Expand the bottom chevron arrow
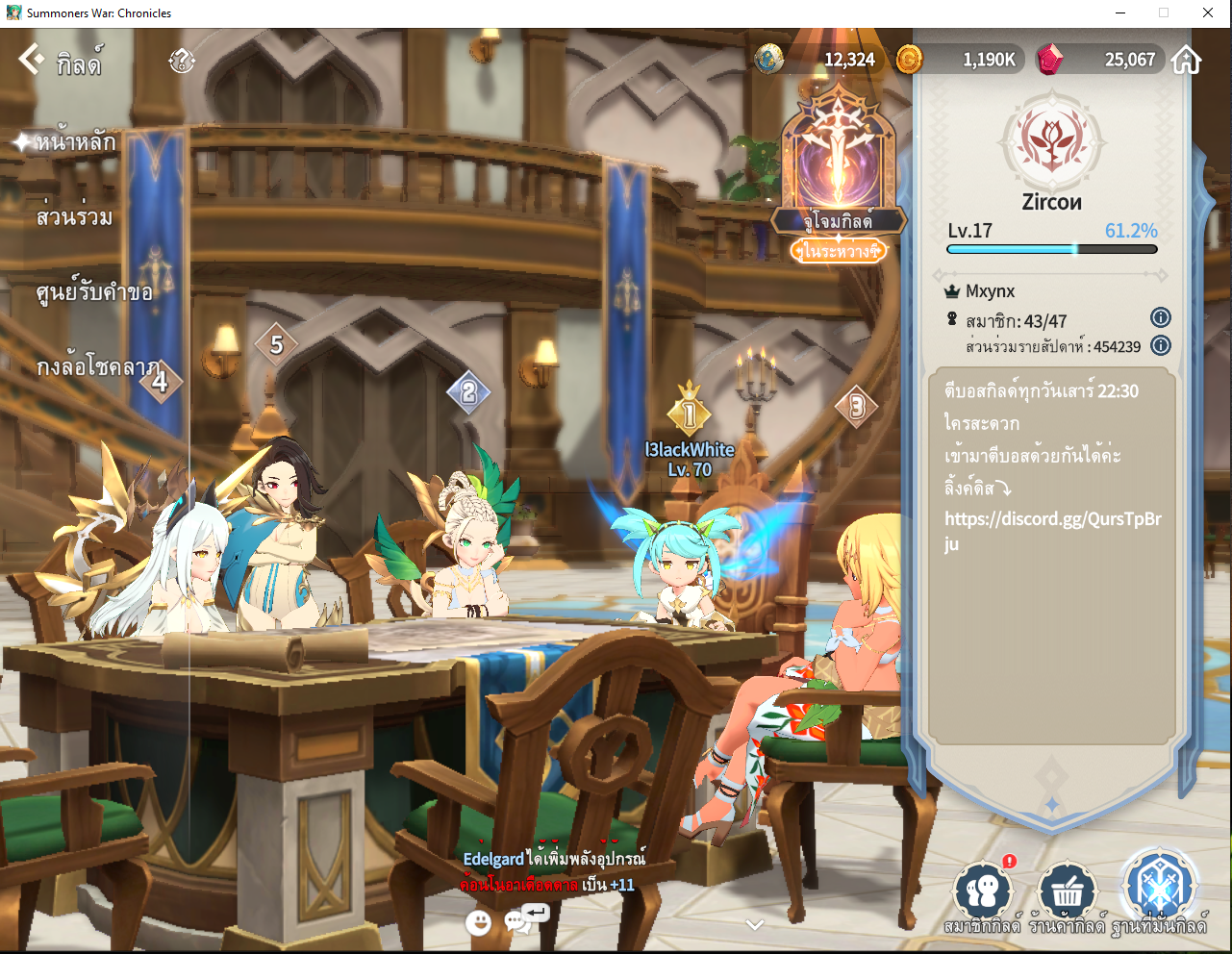Screen dimensions: 1232x954 point(755,925)
